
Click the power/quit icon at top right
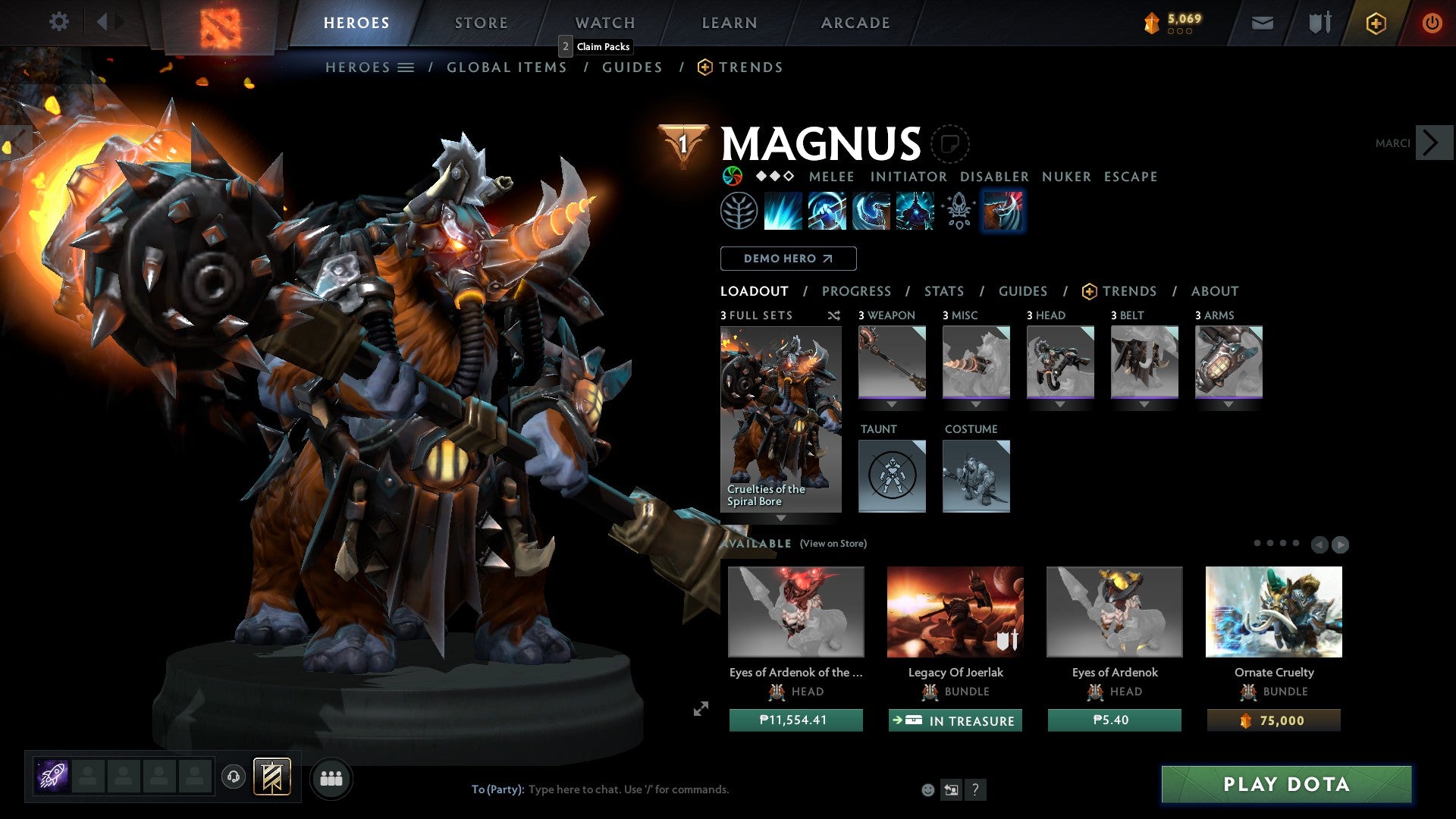(1433, 23)
